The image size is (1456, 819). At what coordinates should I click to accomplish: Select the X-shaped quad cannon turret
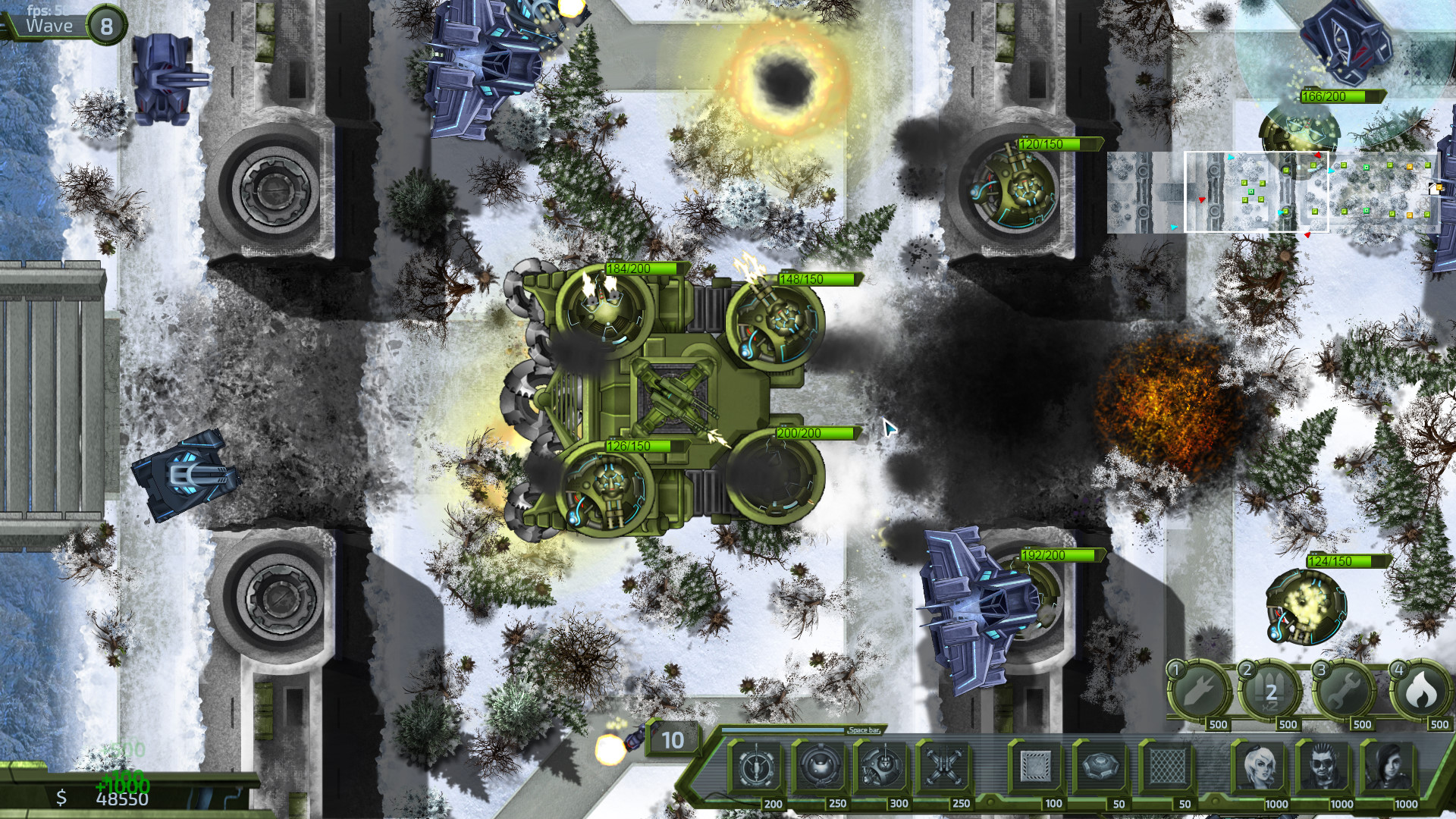(943, 769)
